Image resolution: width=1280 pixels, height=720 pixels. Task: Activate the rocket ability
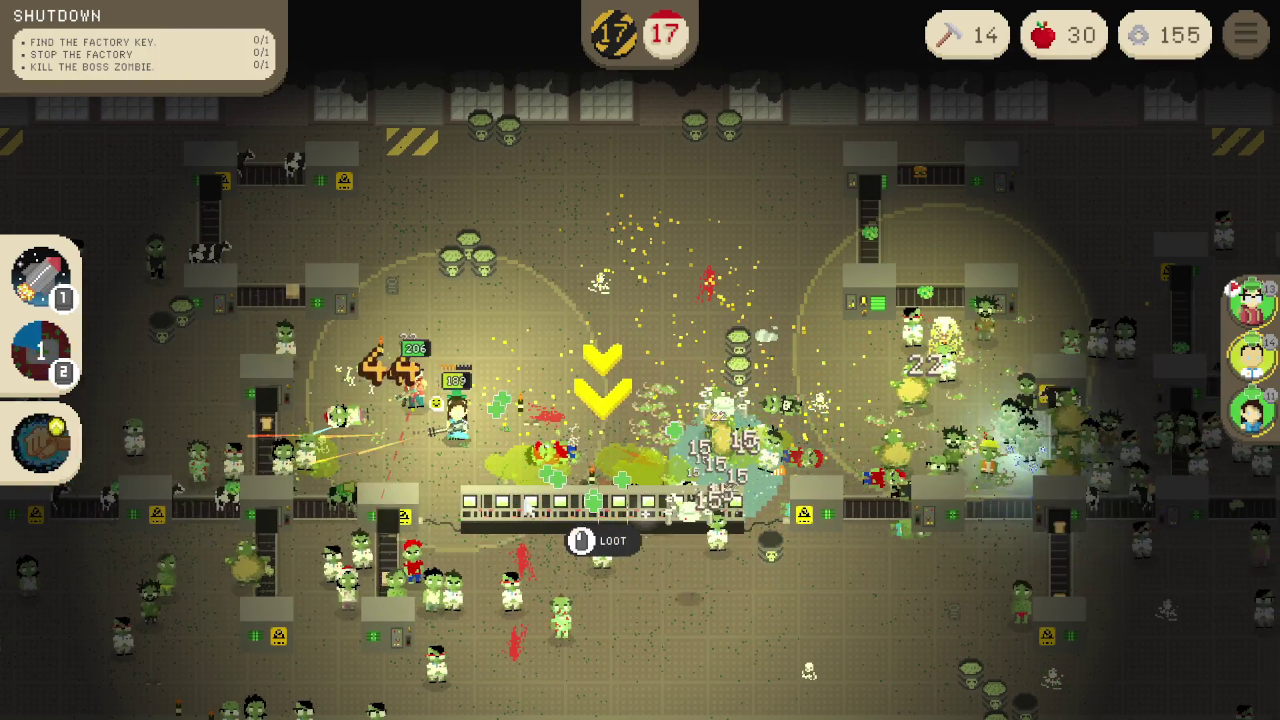click(41, 277)
